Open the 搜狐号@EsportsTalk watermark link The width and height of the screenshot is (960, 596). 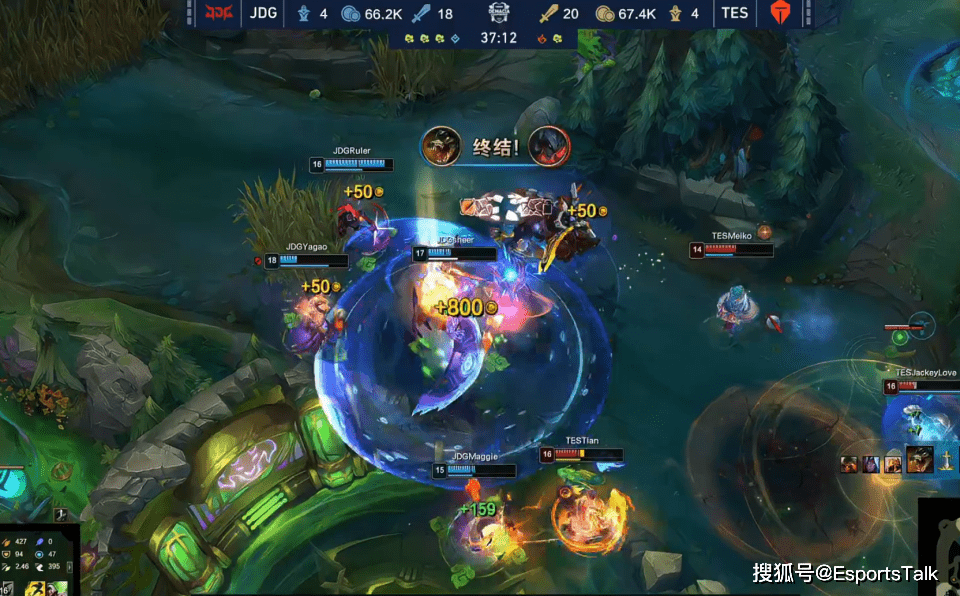845,572
